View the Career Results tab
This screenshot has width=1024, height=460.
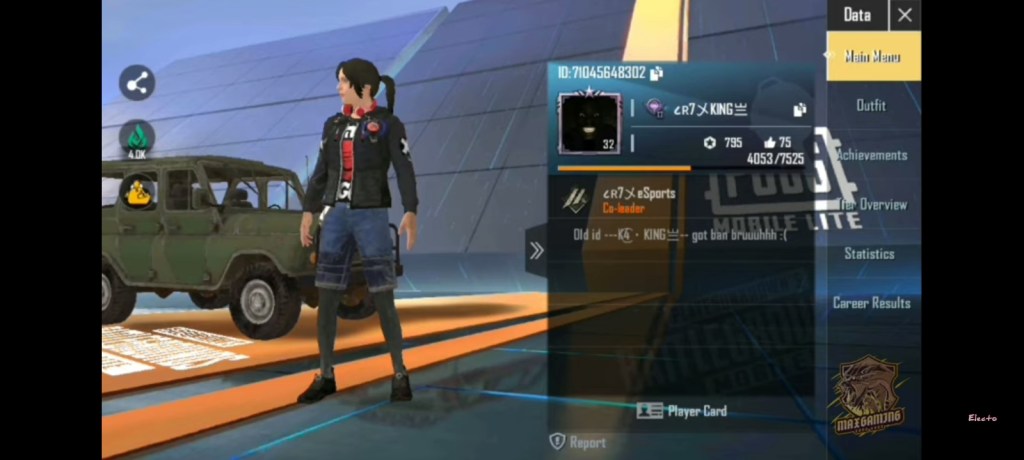(x=872, y=302)
